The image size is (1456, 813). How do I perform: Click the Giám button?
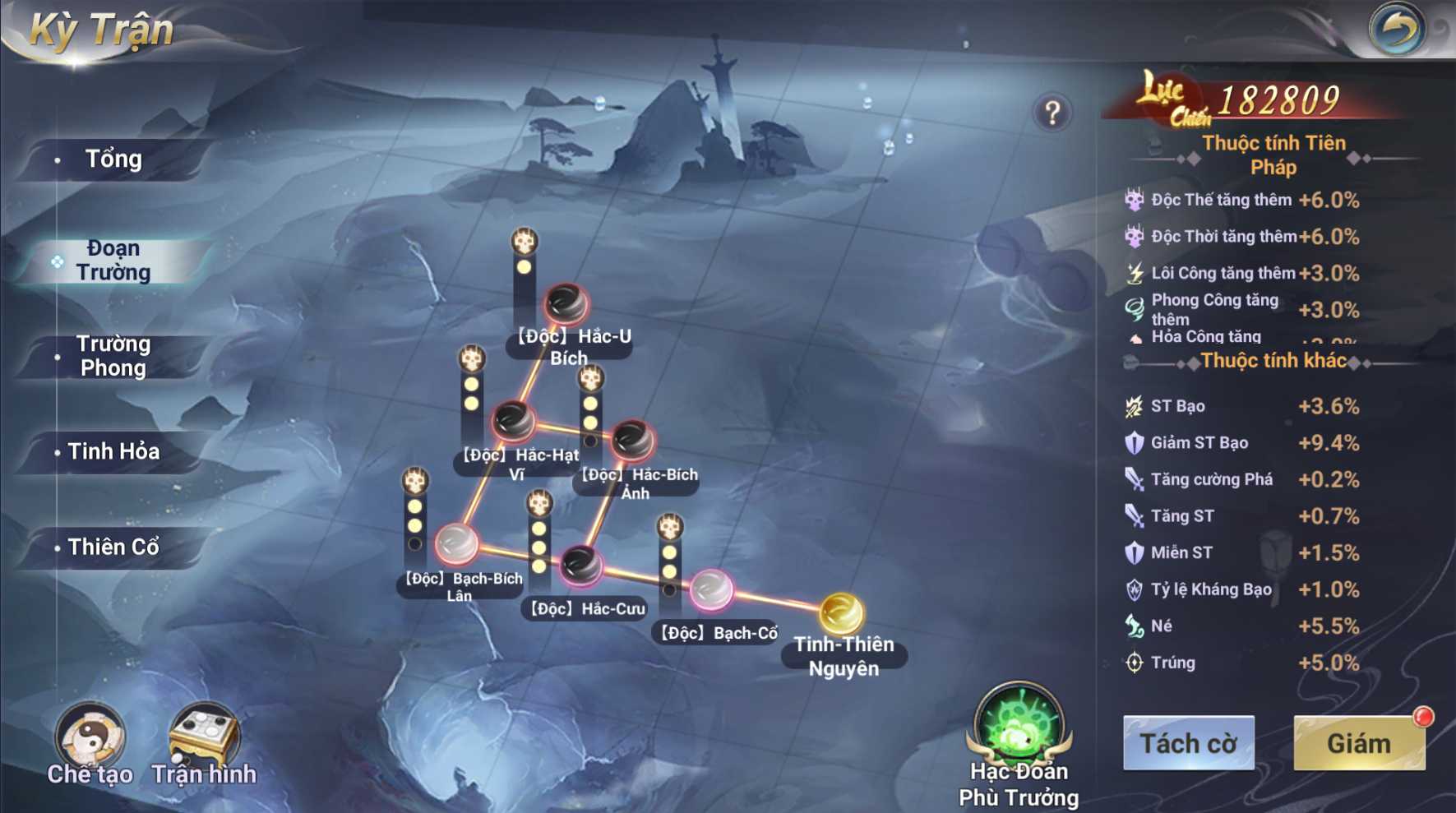1358,743
